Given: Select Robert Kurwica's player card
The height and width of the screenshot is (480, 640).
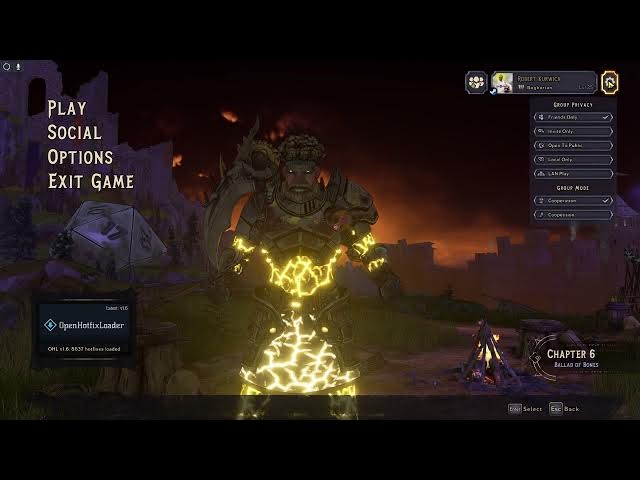Looking at the screenshot, I should tap(542, 82).
